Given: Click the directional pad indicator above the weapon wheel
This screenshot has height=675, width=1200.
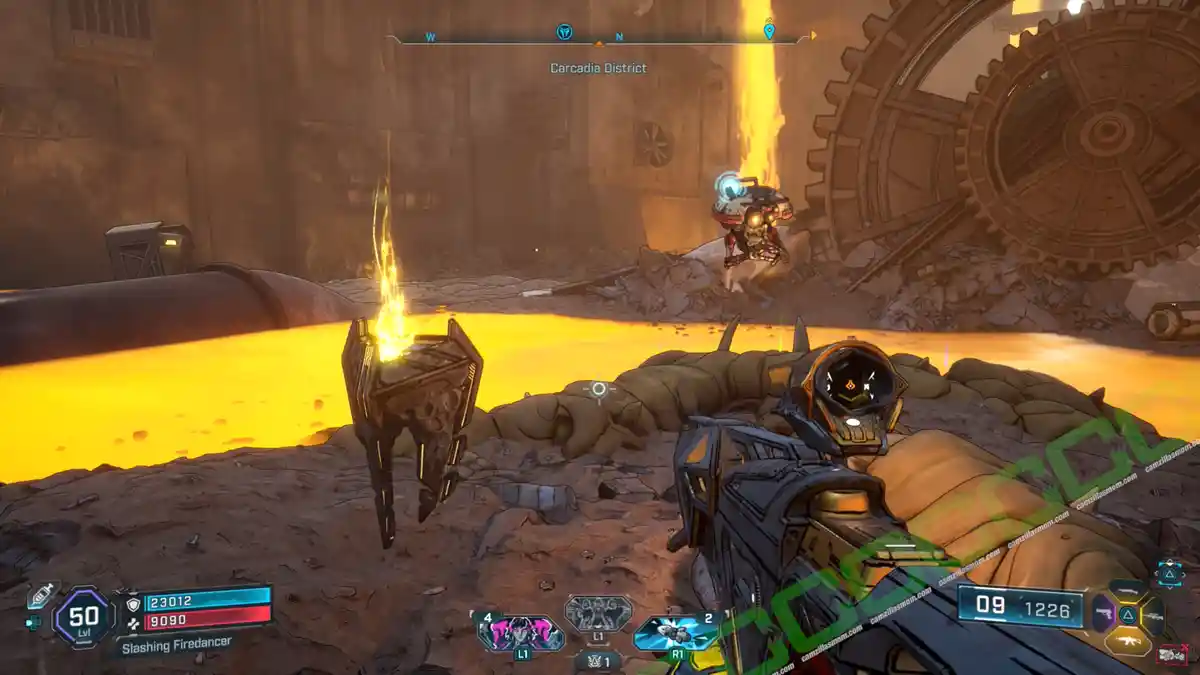Looking at the screenshot, I should pos(1169,572).
